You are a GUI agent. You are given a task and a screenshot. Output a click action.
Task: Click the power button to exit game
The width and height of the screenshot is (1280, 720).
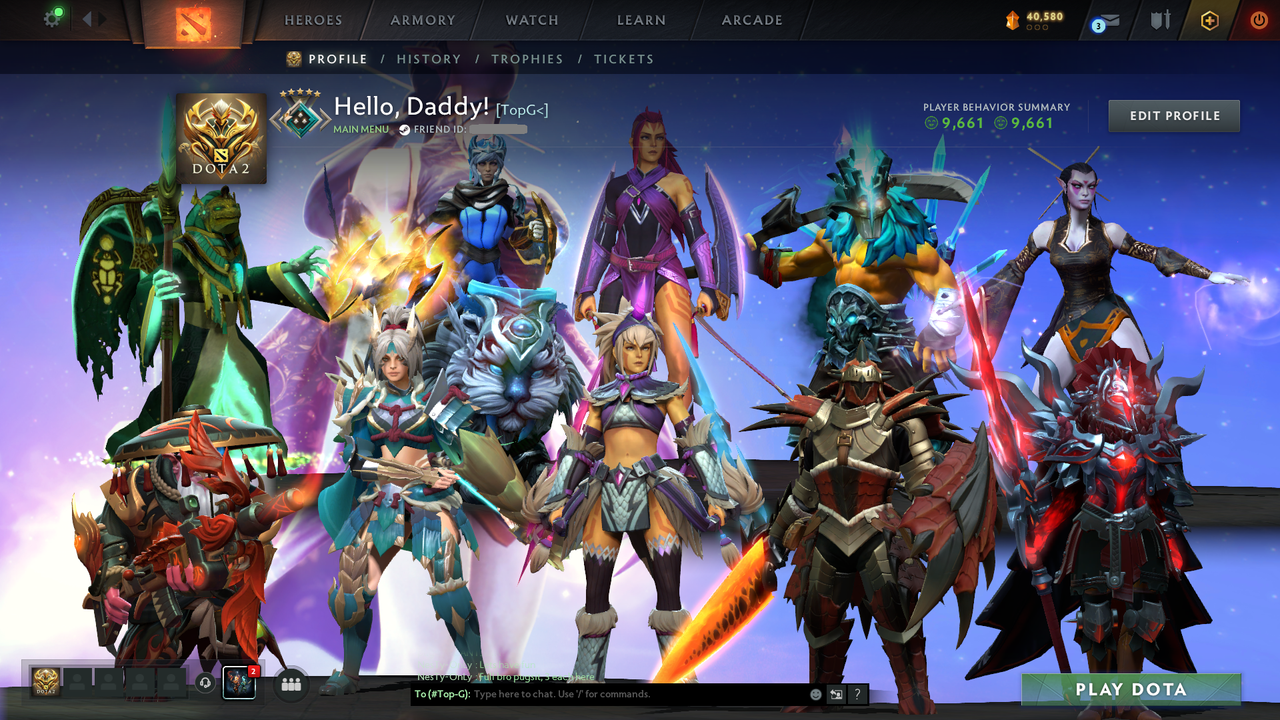(x=1260, y=19)
